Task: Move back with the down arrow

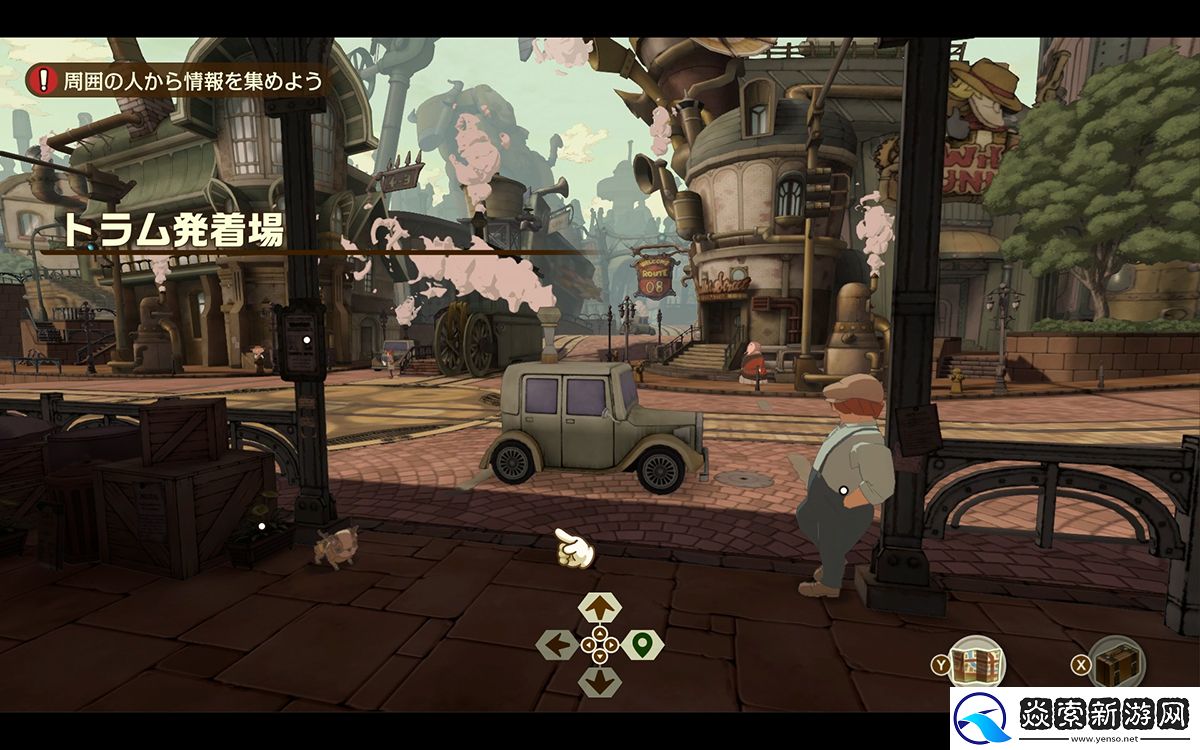Action: [599, 682]
